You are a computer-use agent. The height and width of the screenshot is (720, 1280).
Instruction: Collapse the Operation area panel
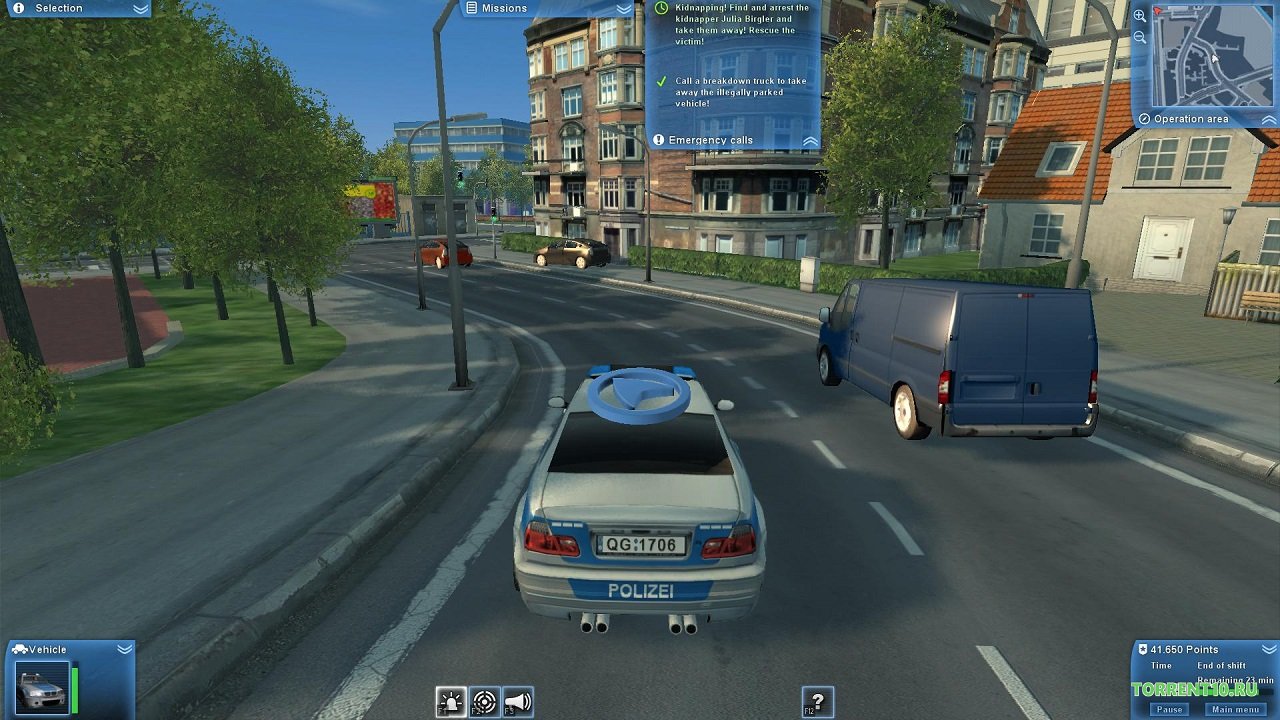point(1268,119)
